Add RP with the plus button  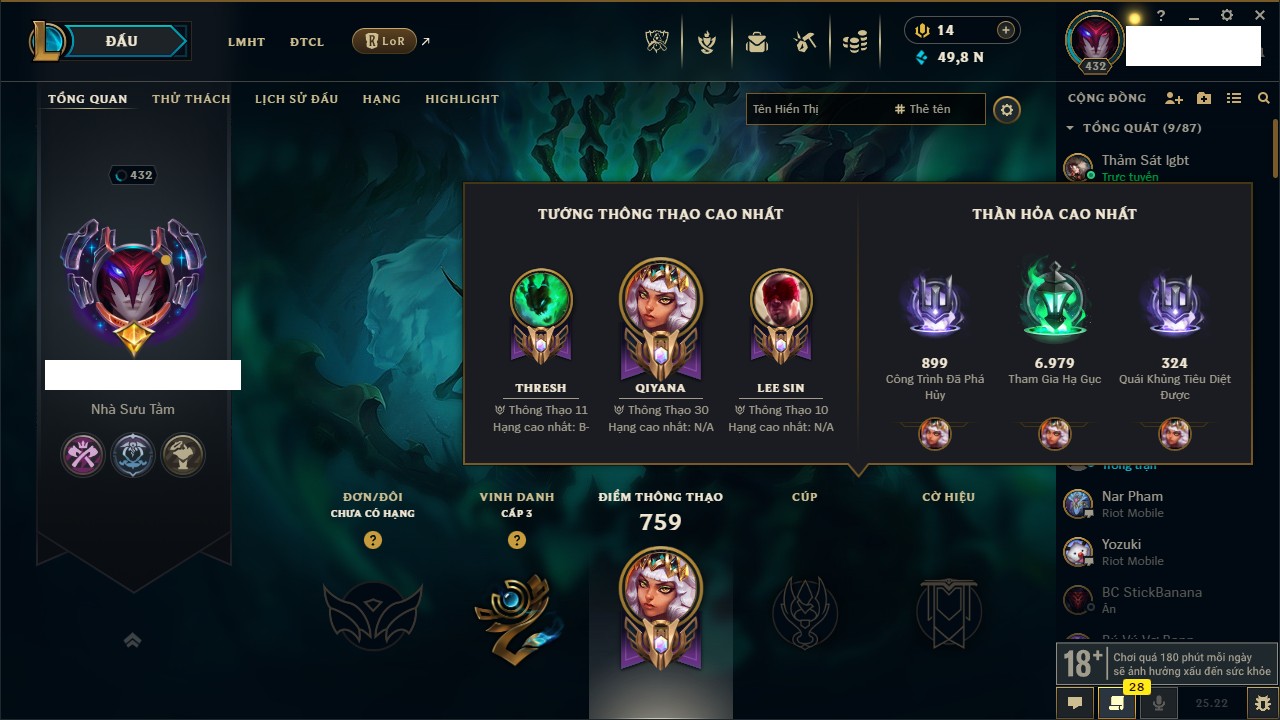tap(1006, 30)
